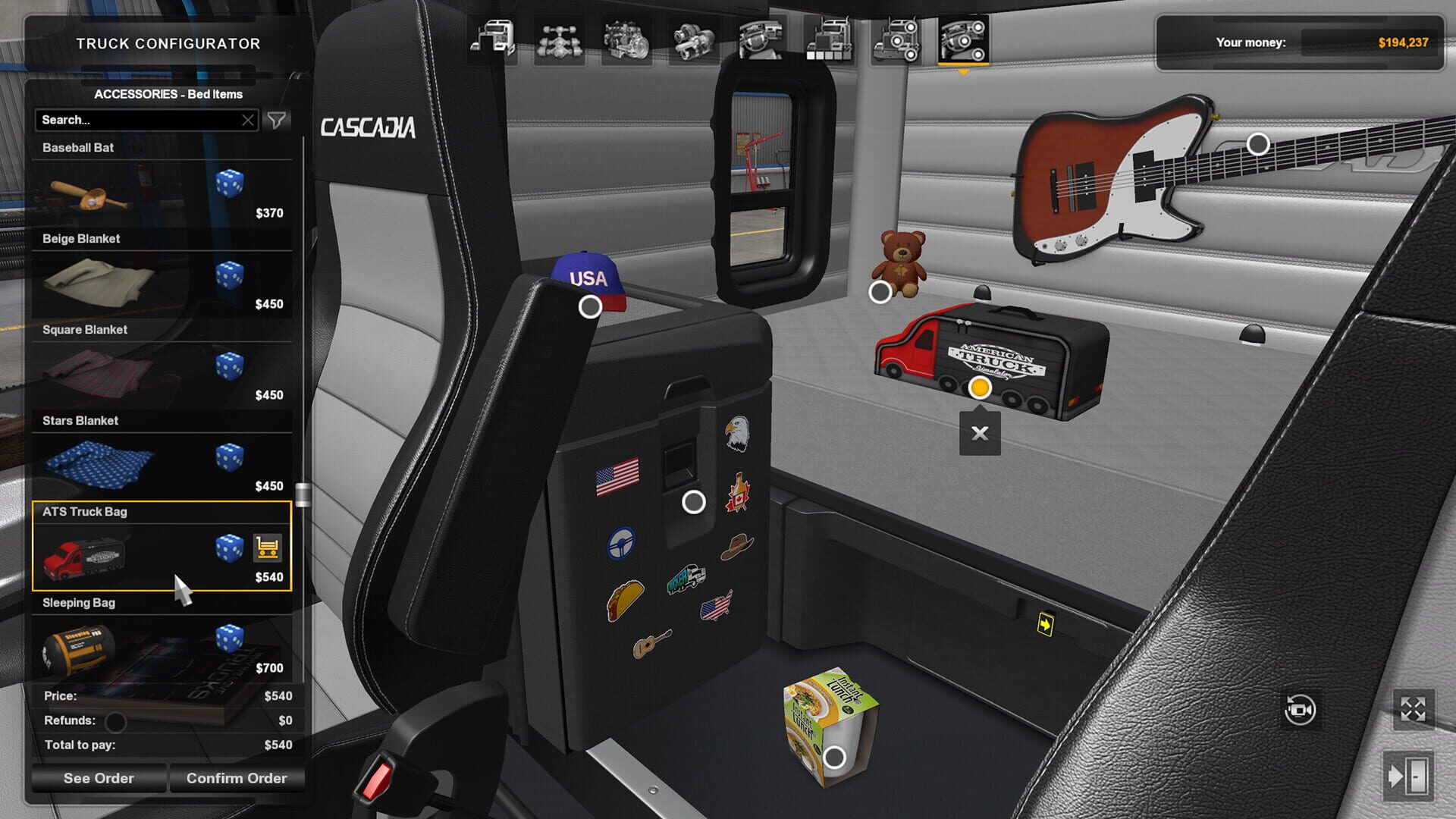Toggle the placement marker on the USA cap
1456x819 pixels.
click(x=588, y=306)
